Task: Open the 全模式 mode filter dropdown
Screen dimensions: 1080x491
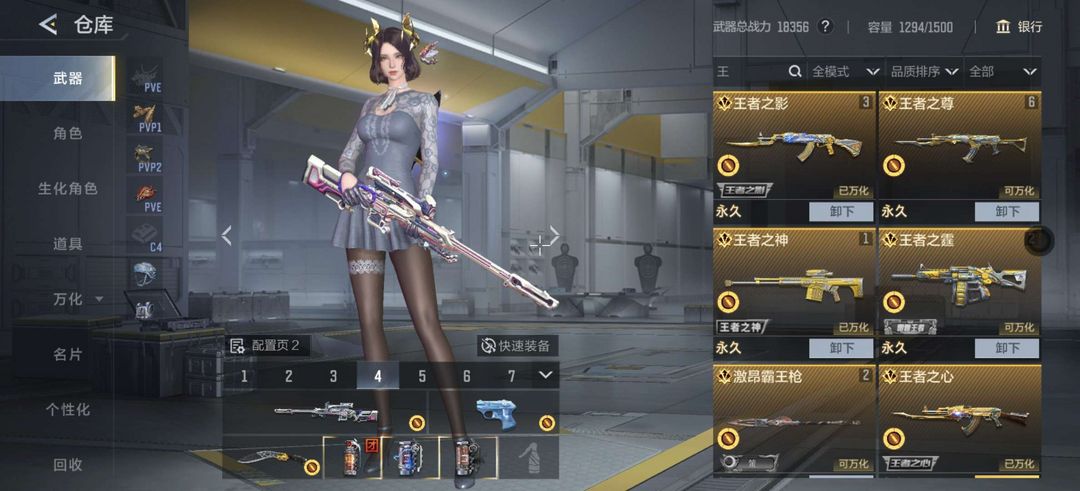Action: (845, 72)
